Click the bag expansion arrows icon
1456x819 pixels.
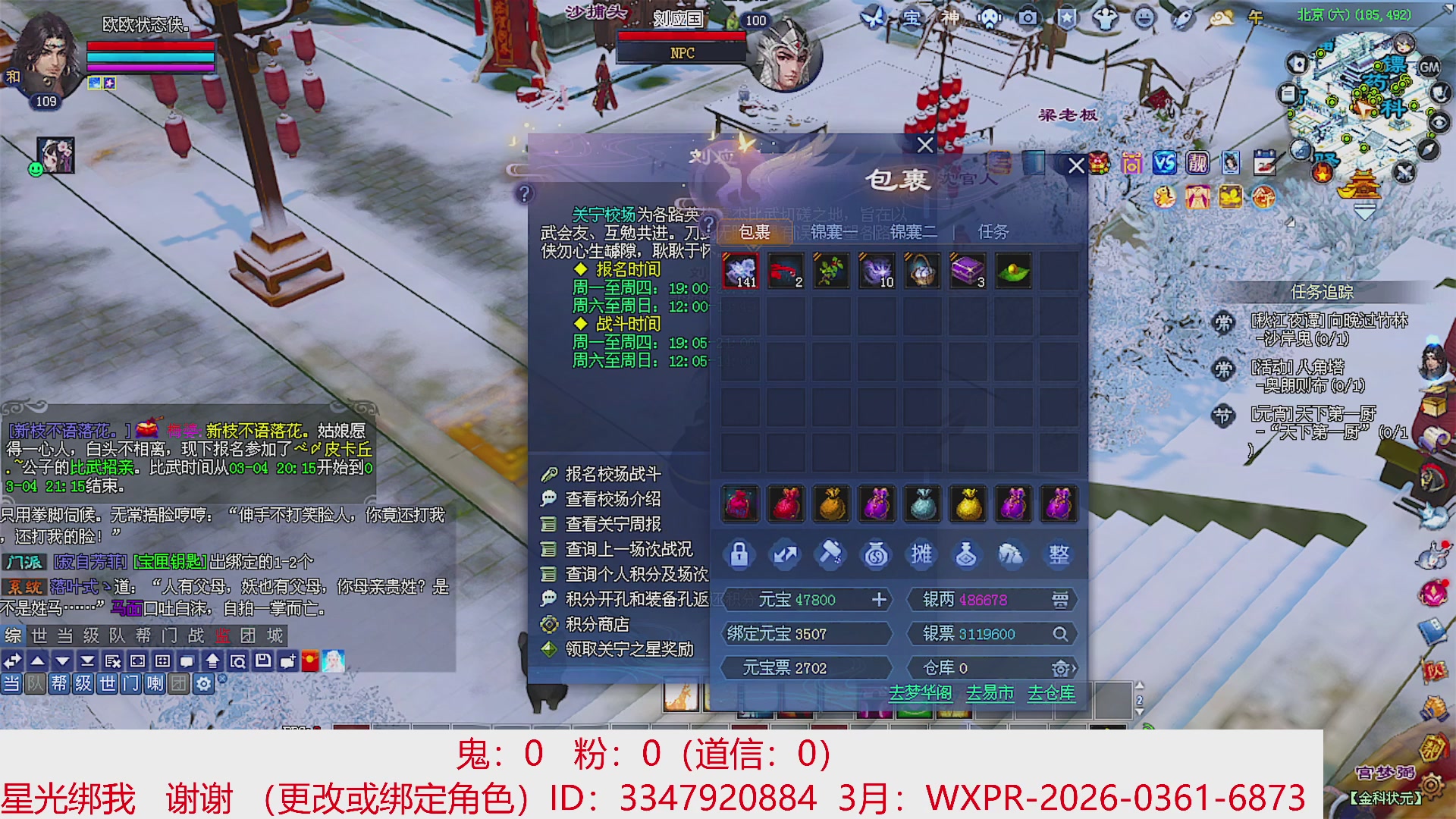786,554
